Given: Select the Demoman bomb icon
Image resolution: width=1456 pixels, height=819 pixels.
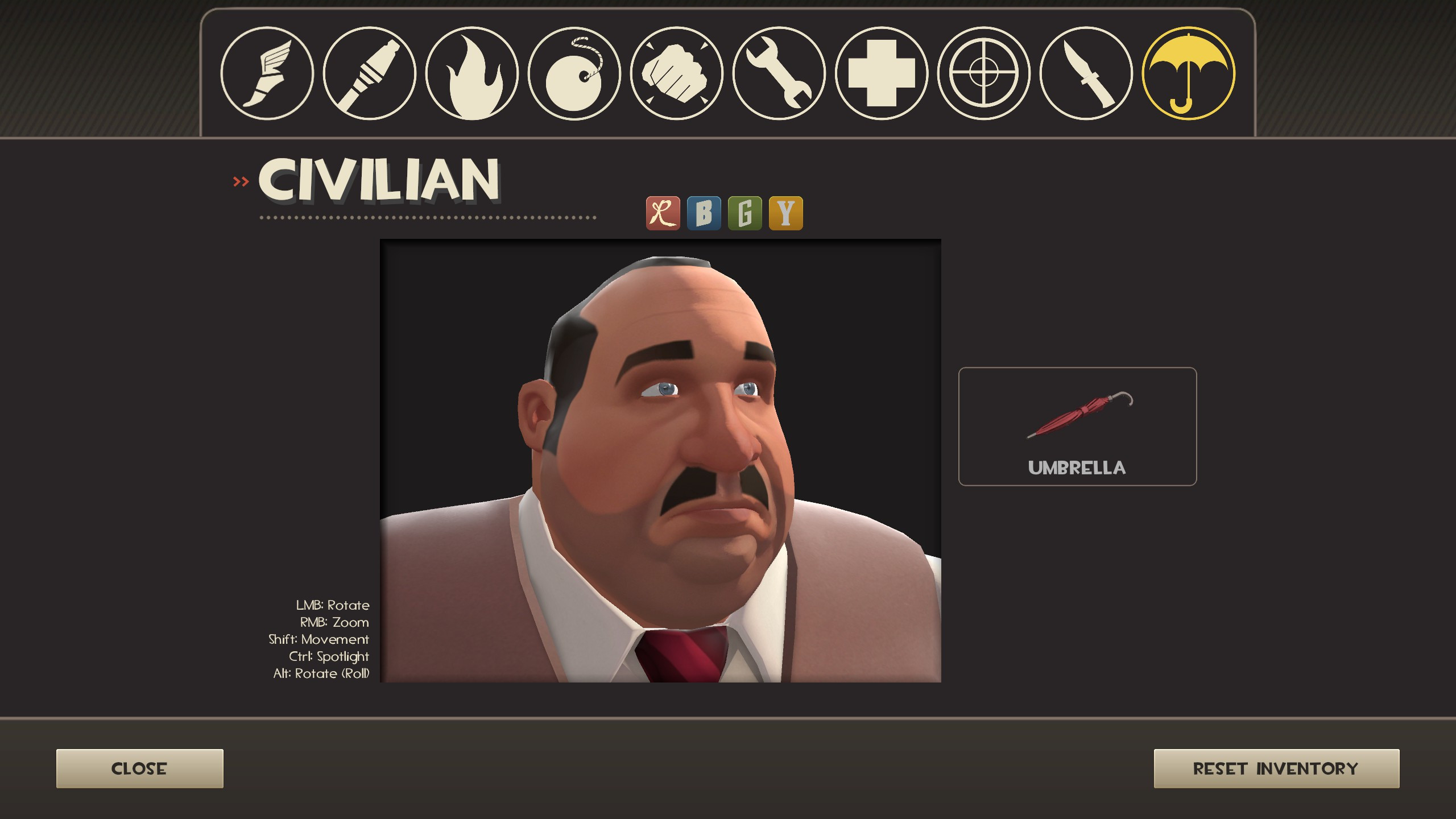Looking at the screenshot, I should click(574, 74).
